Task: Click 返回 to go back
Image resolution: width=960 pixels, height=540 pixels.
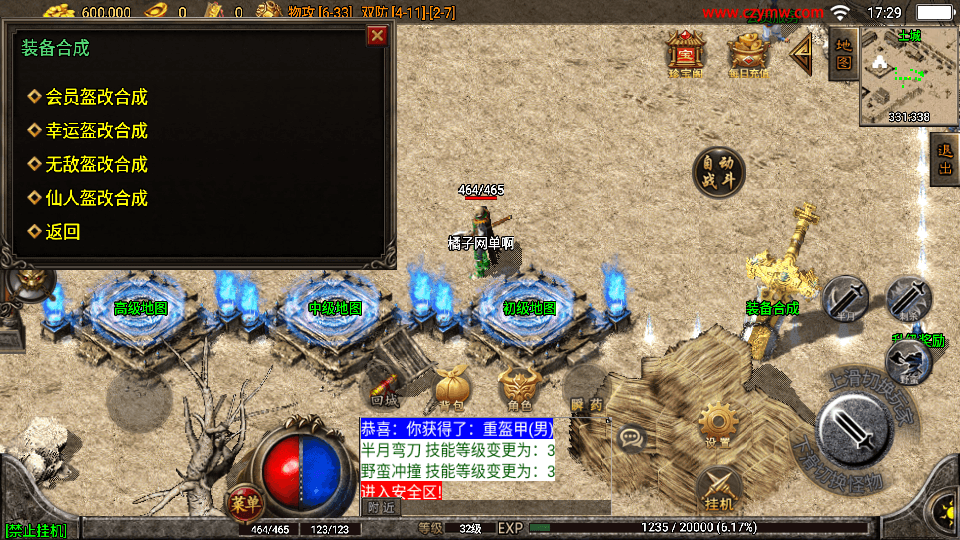Action: click(63, 232)
